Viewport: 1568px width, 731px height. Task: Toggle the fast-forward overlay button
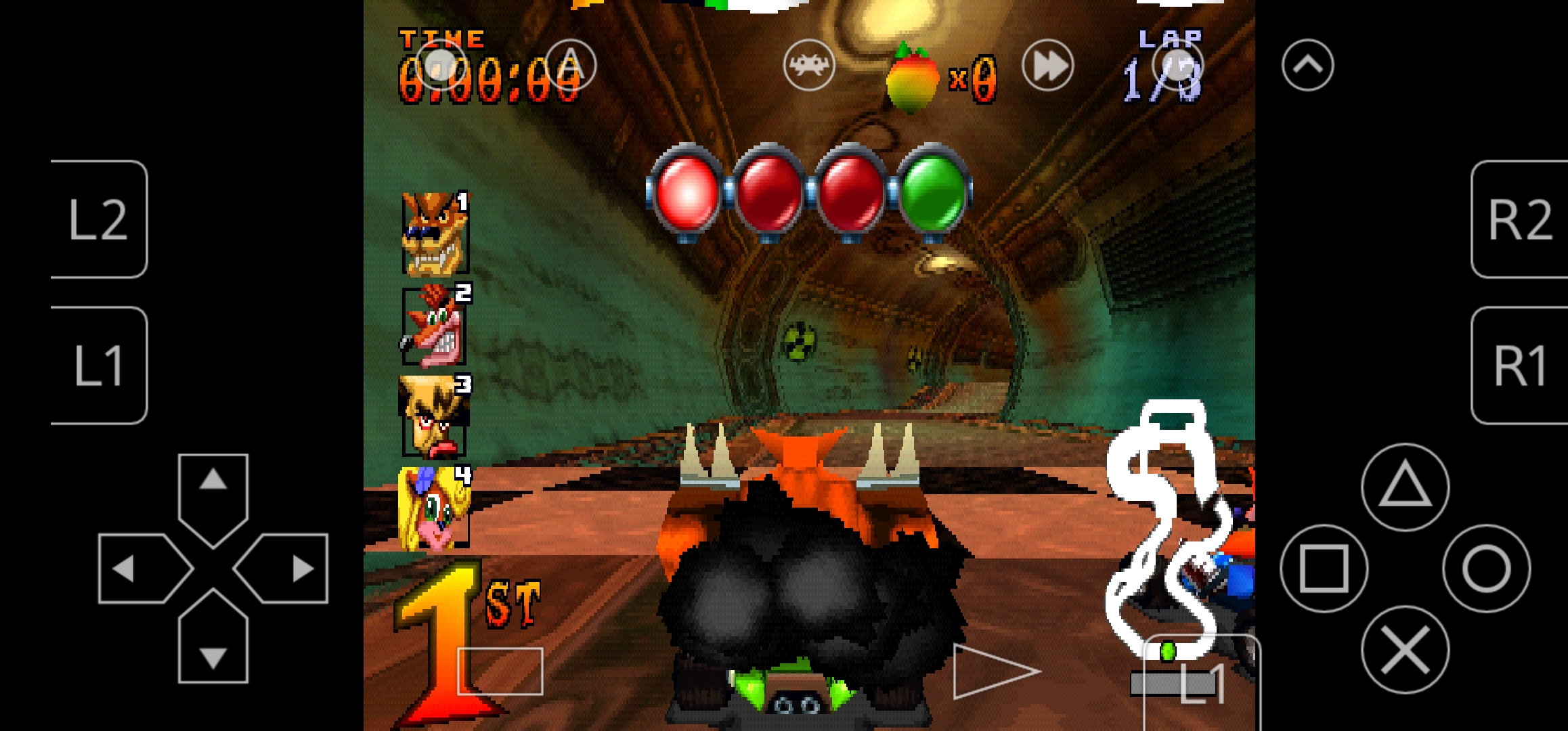click(x=1047, y=66)
